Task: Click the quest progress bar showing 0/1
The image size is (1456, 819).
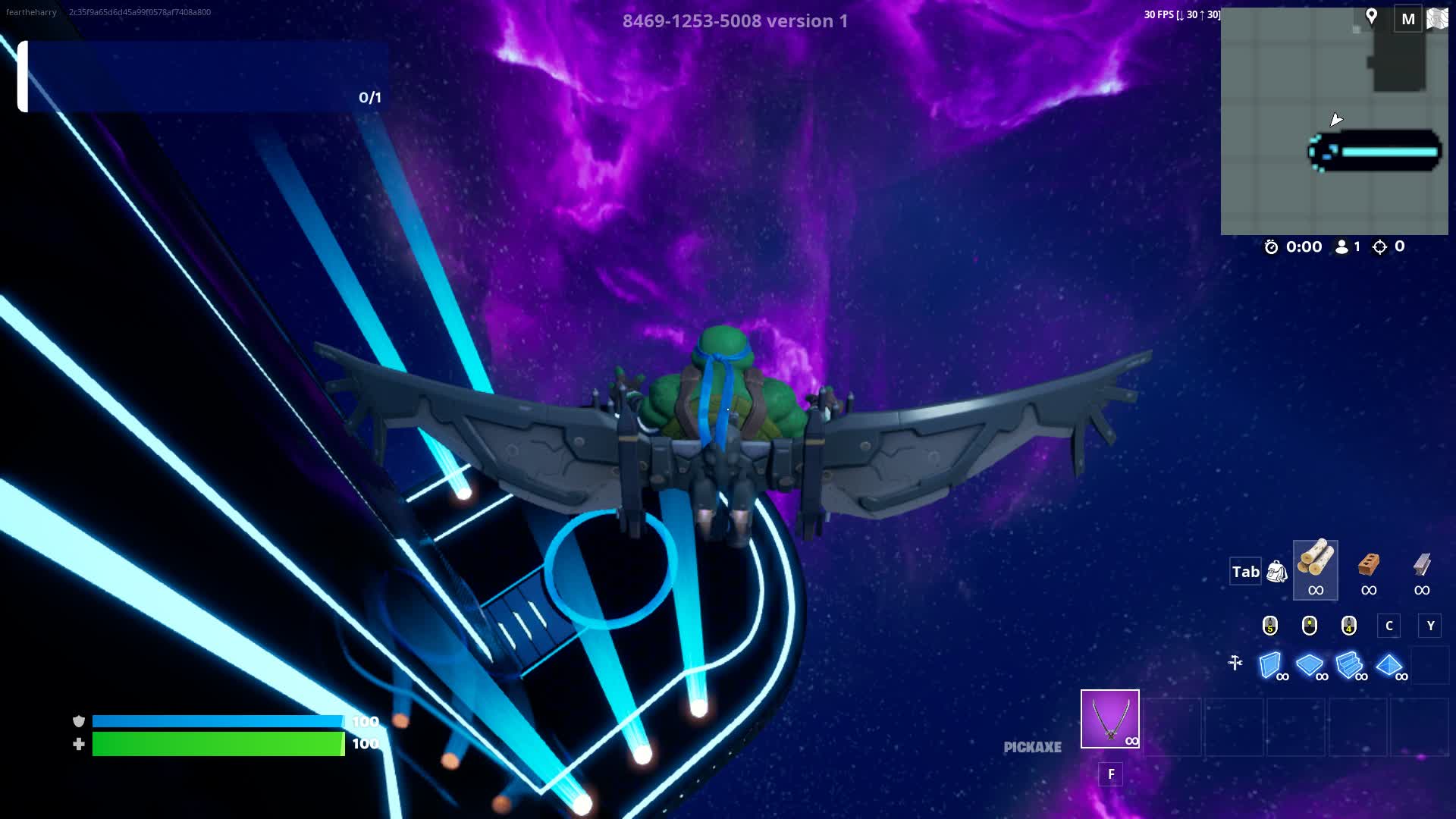Action: 190,76
